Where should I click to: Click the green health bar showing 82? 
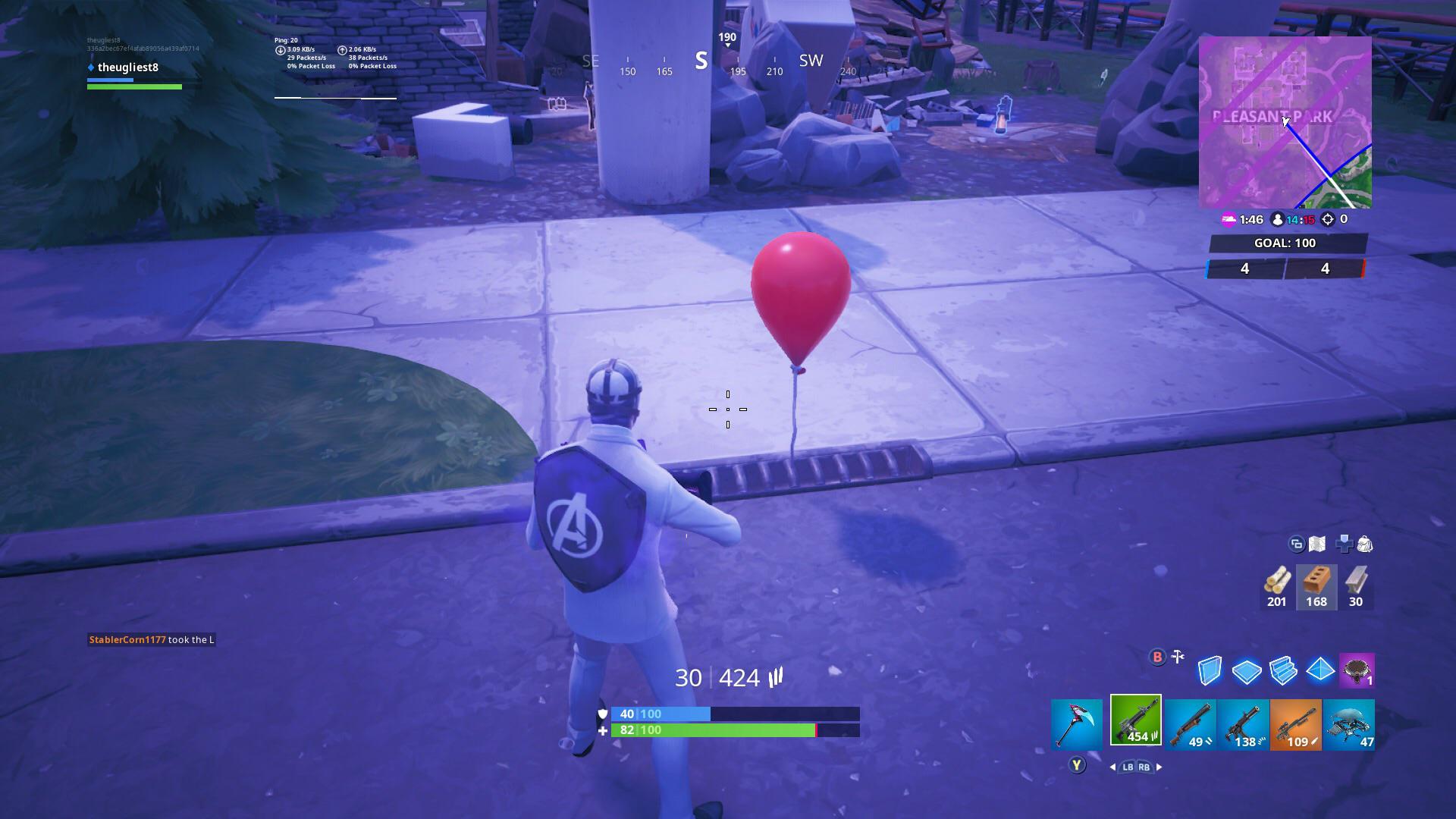click(x=728, y=730)
